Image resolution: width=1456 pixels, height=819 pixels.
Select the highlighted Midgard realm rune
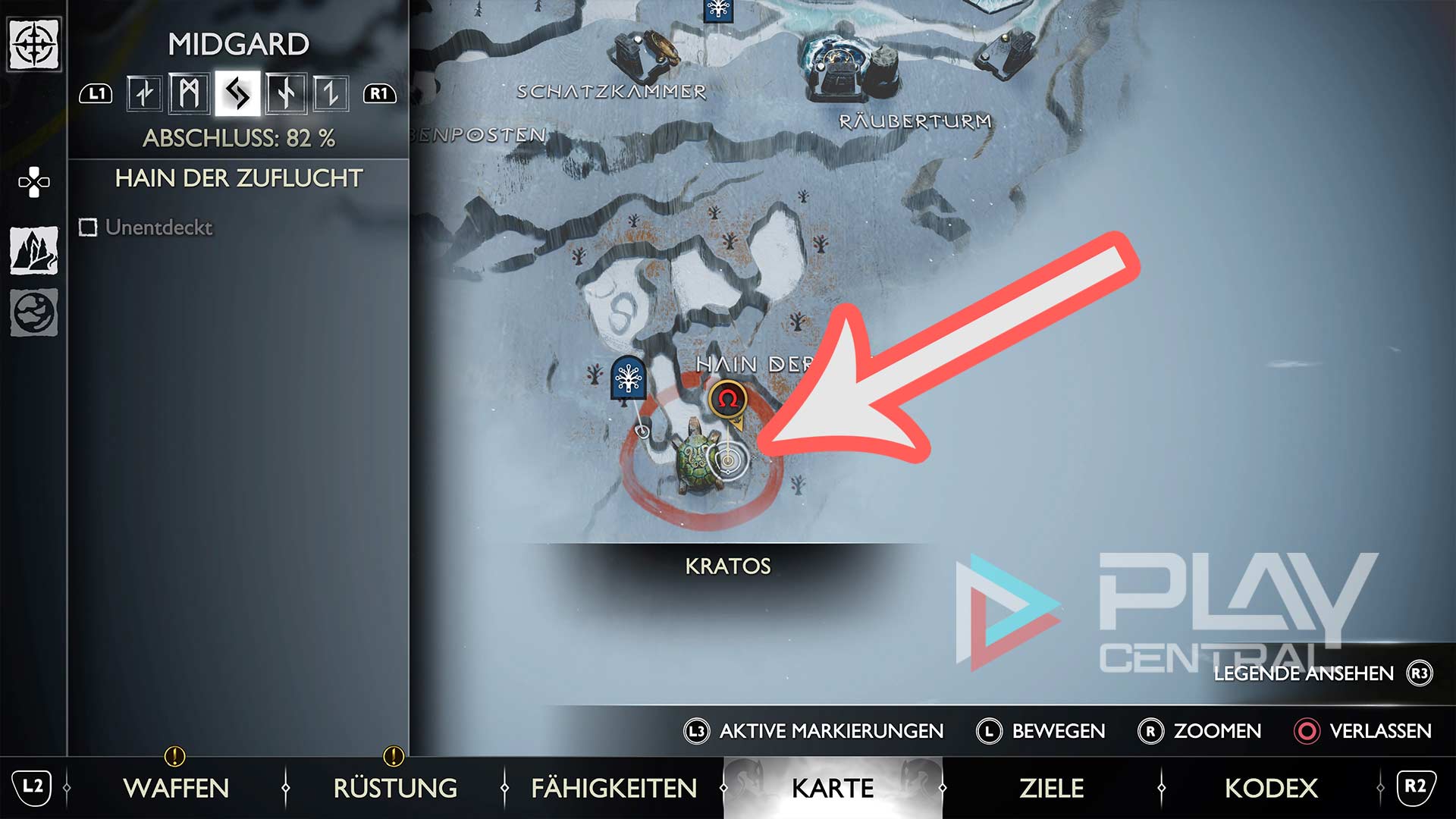237,94
